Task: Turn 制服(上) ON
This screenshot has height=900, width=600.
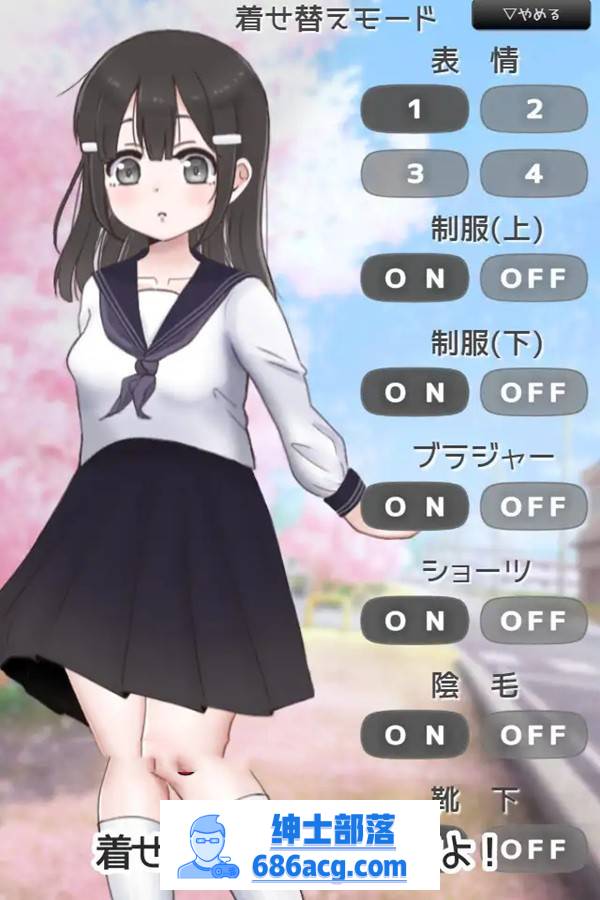Action: tap(414, 278)
